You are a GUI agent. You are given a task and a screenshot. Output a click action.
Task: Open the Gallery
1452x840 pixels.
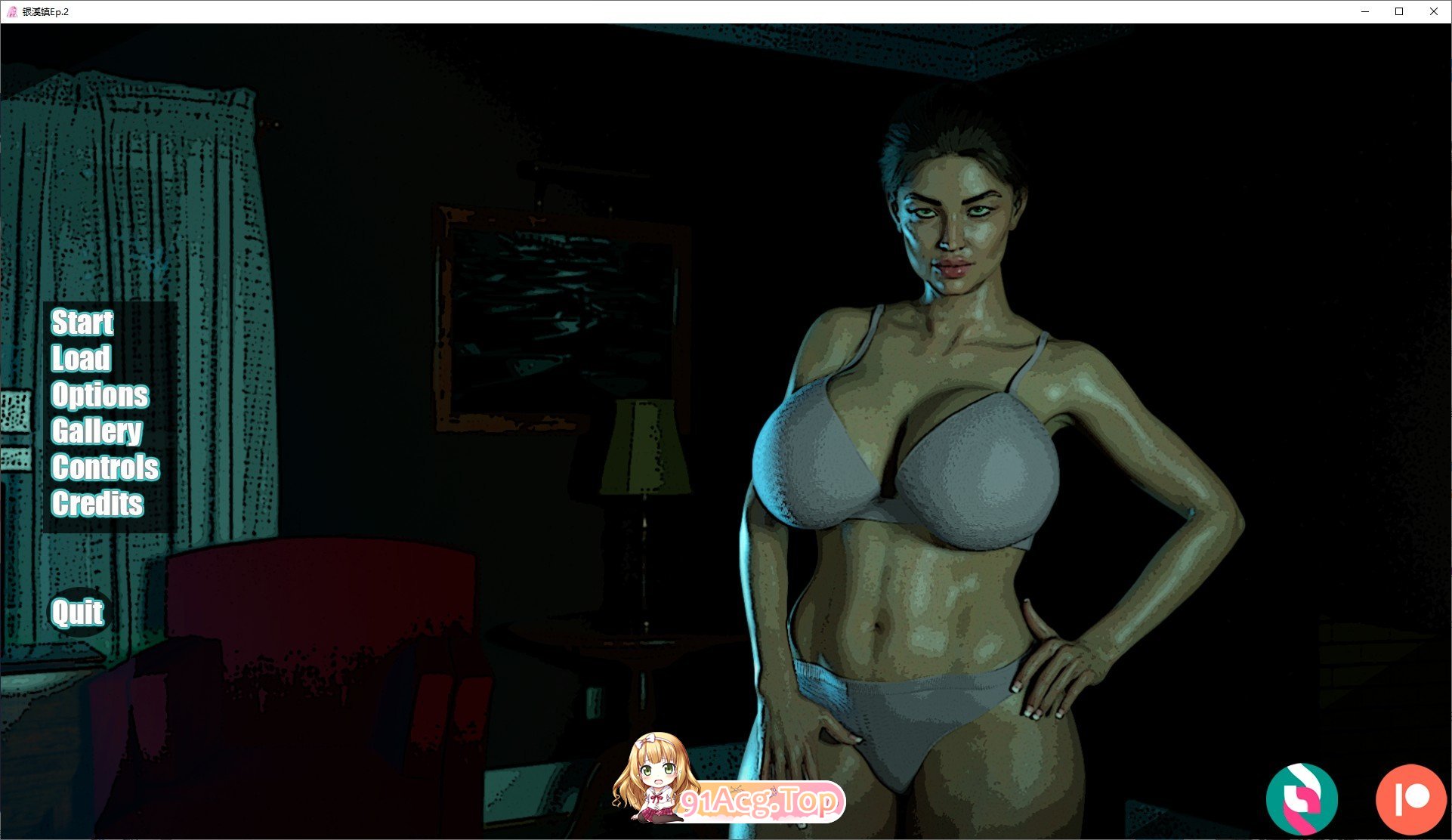tap(96, 431)
